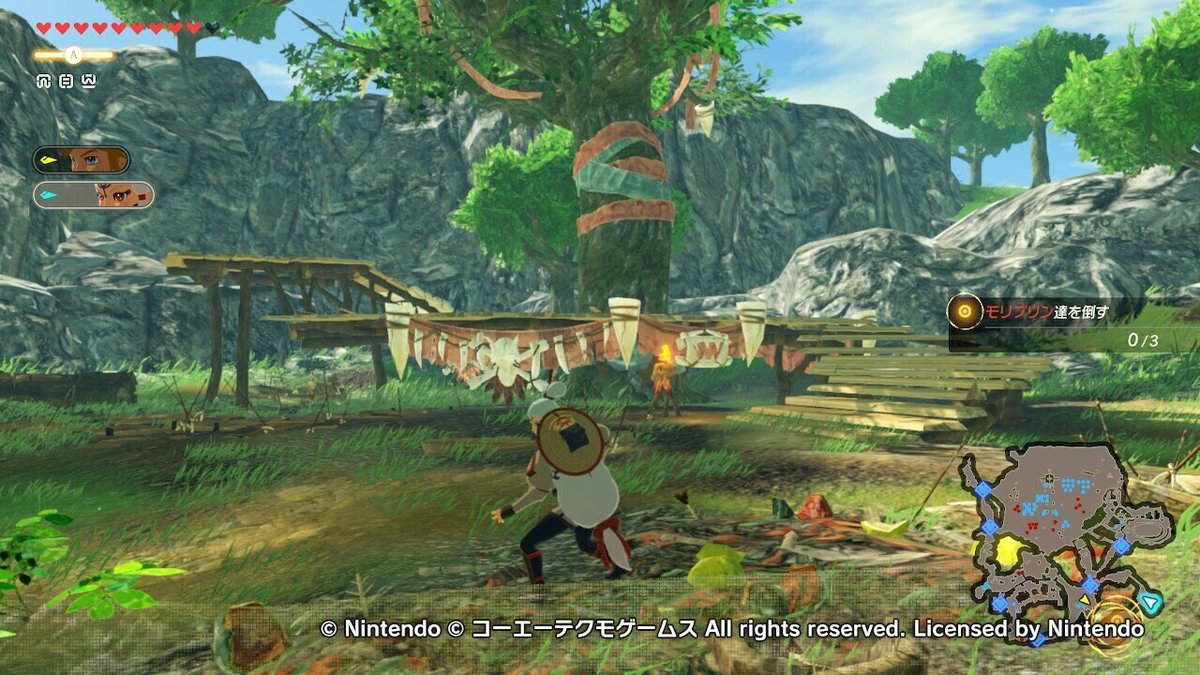
Task: Switch to Link's character portrait
Action: [81, 160]
